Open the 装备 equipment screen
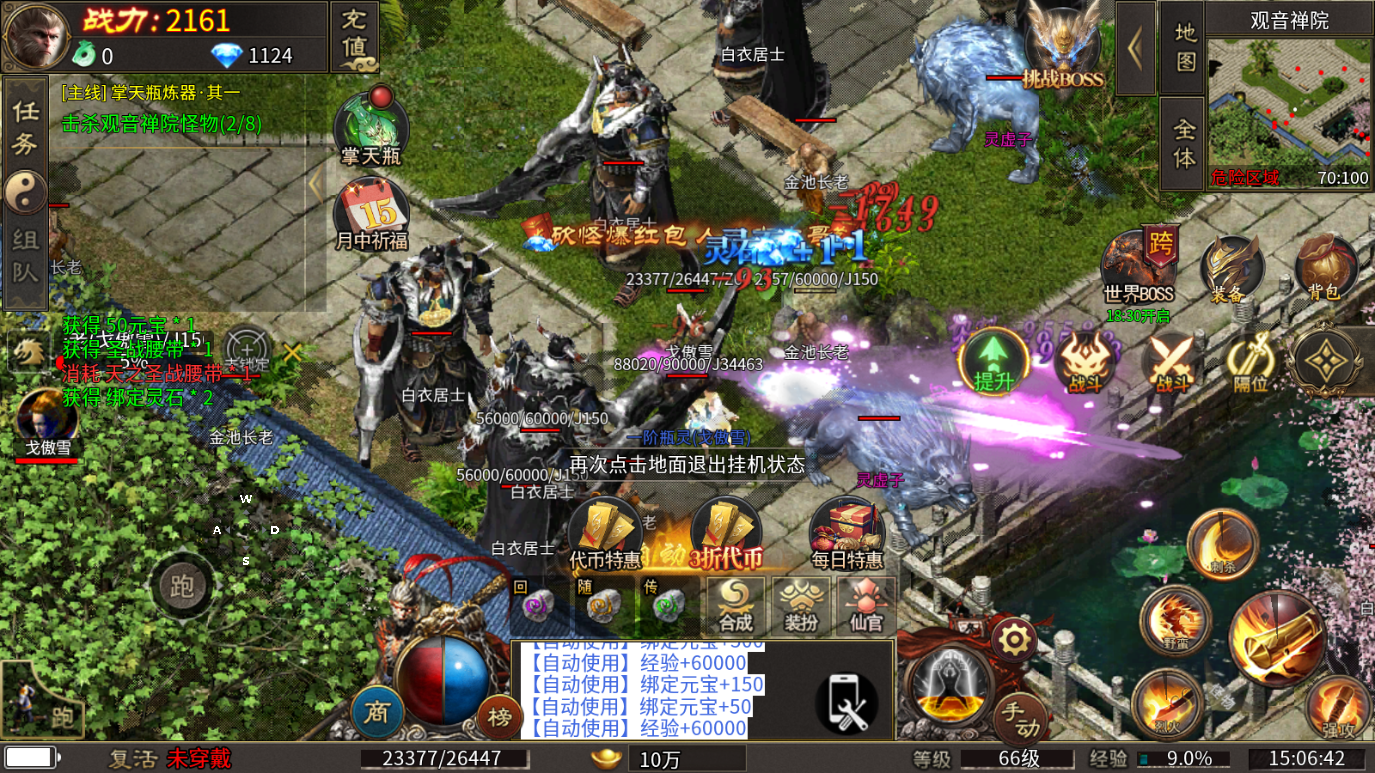Viewport: 1375px width, 773px height. pos(1230,268)
